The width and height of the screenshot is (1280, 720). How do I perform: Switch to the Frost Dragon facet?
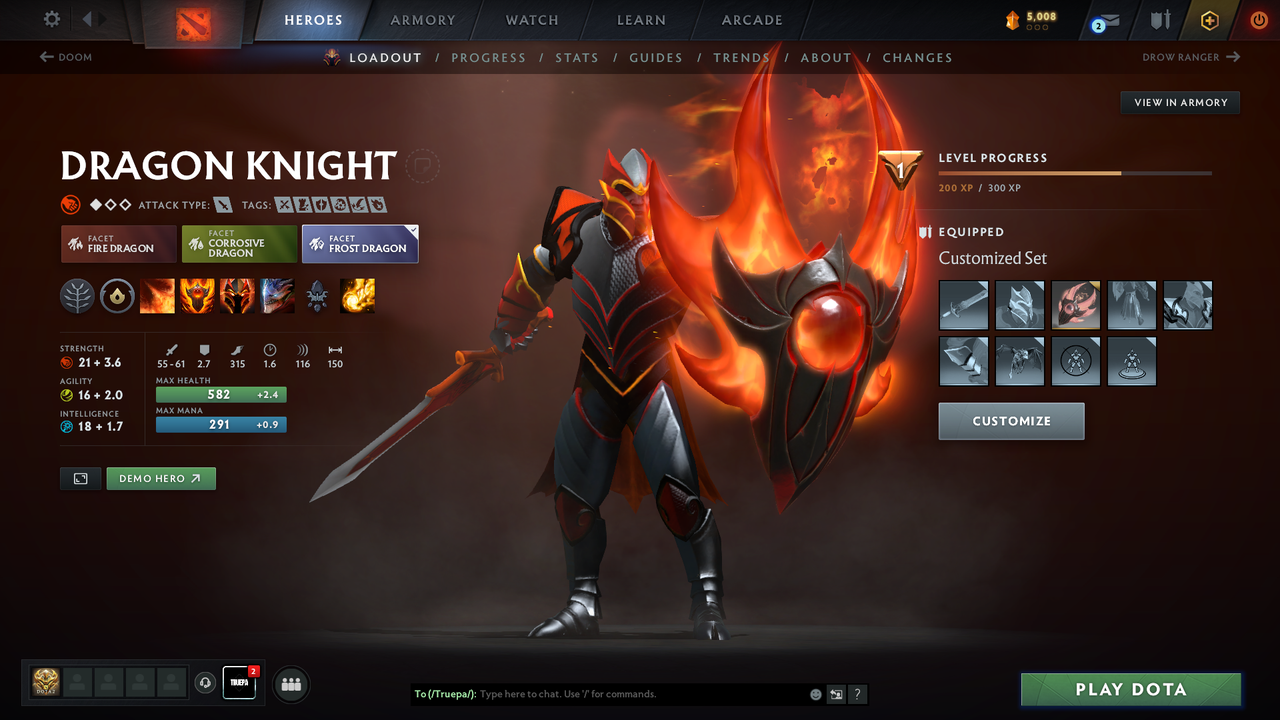[x=360, y=243]
